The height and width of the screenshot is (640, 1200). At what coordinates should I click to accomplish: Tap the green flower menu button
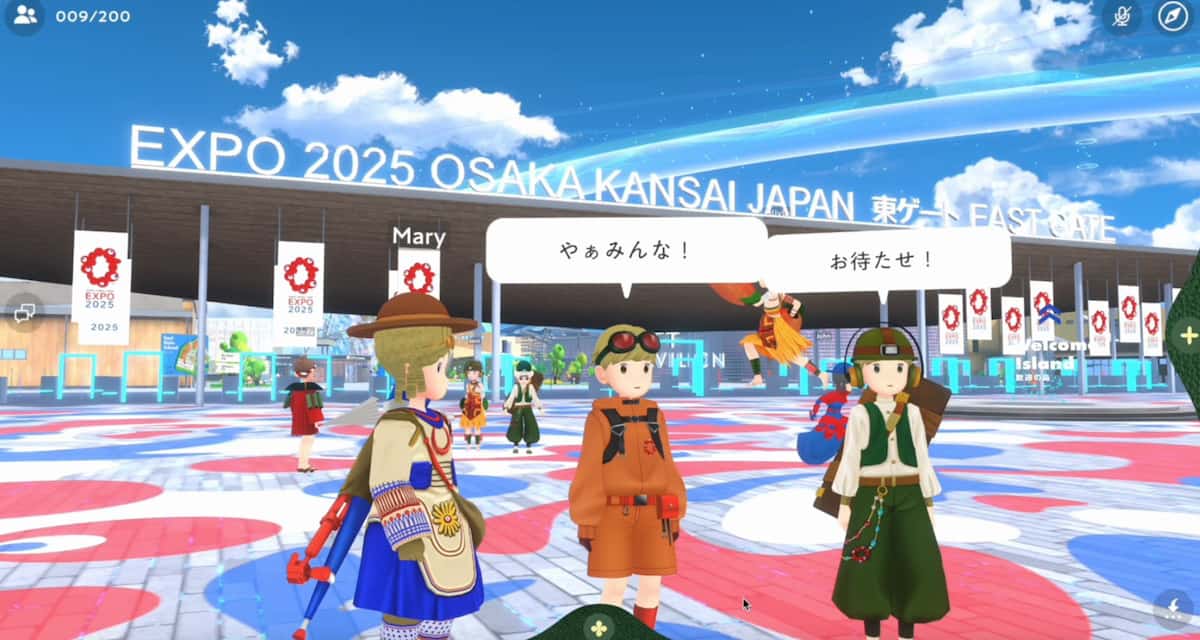pos(598,626)
